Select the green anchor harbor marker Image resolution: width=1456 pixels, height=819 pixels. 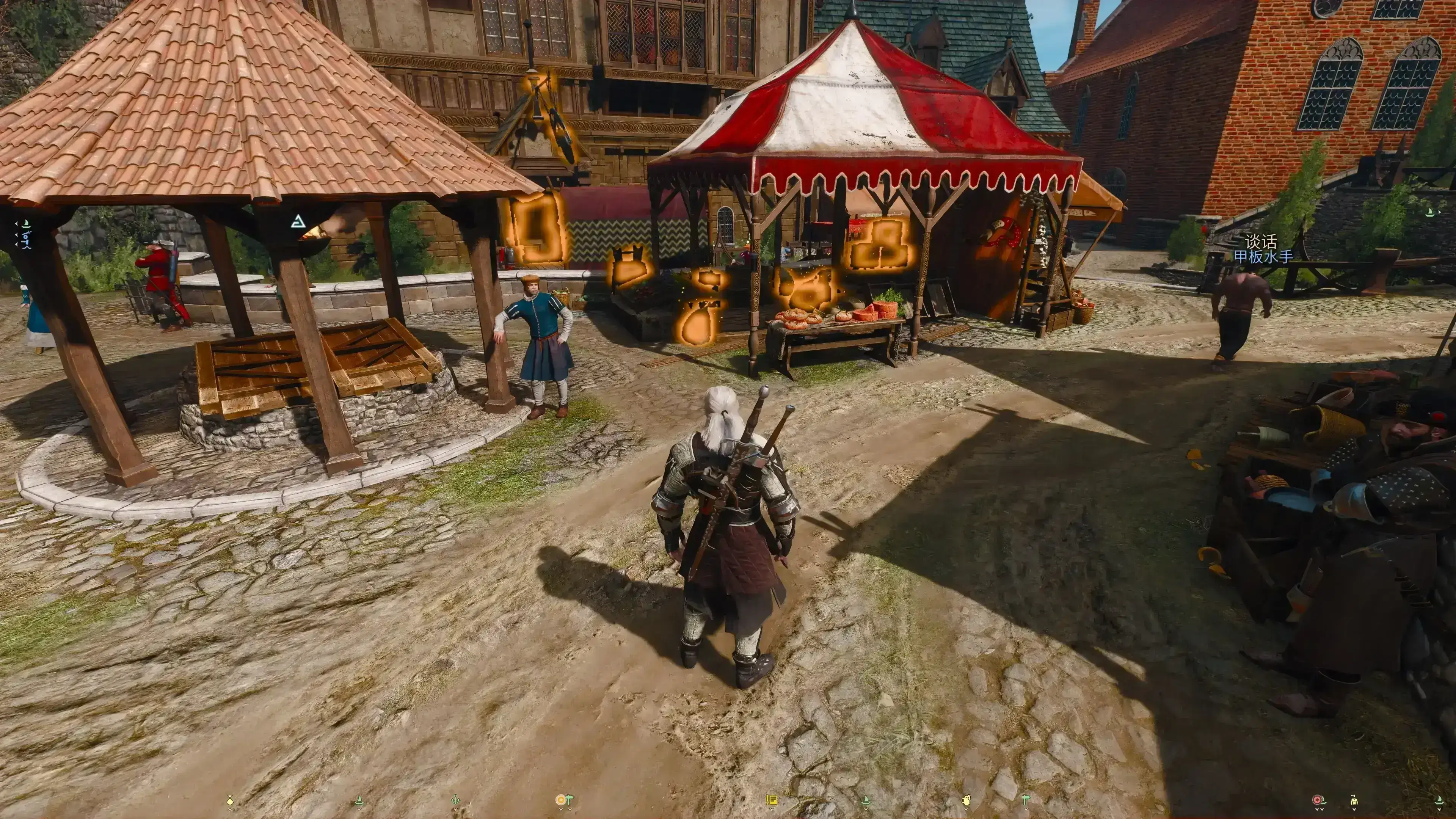(x=455, y=800)
